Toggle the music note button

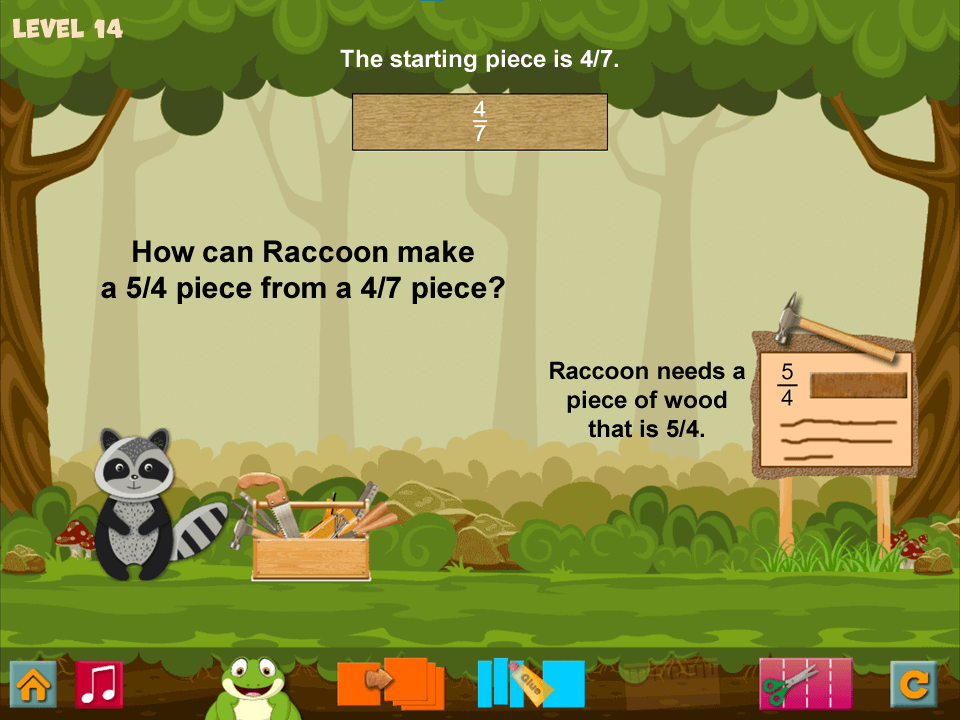click(99, 685)
